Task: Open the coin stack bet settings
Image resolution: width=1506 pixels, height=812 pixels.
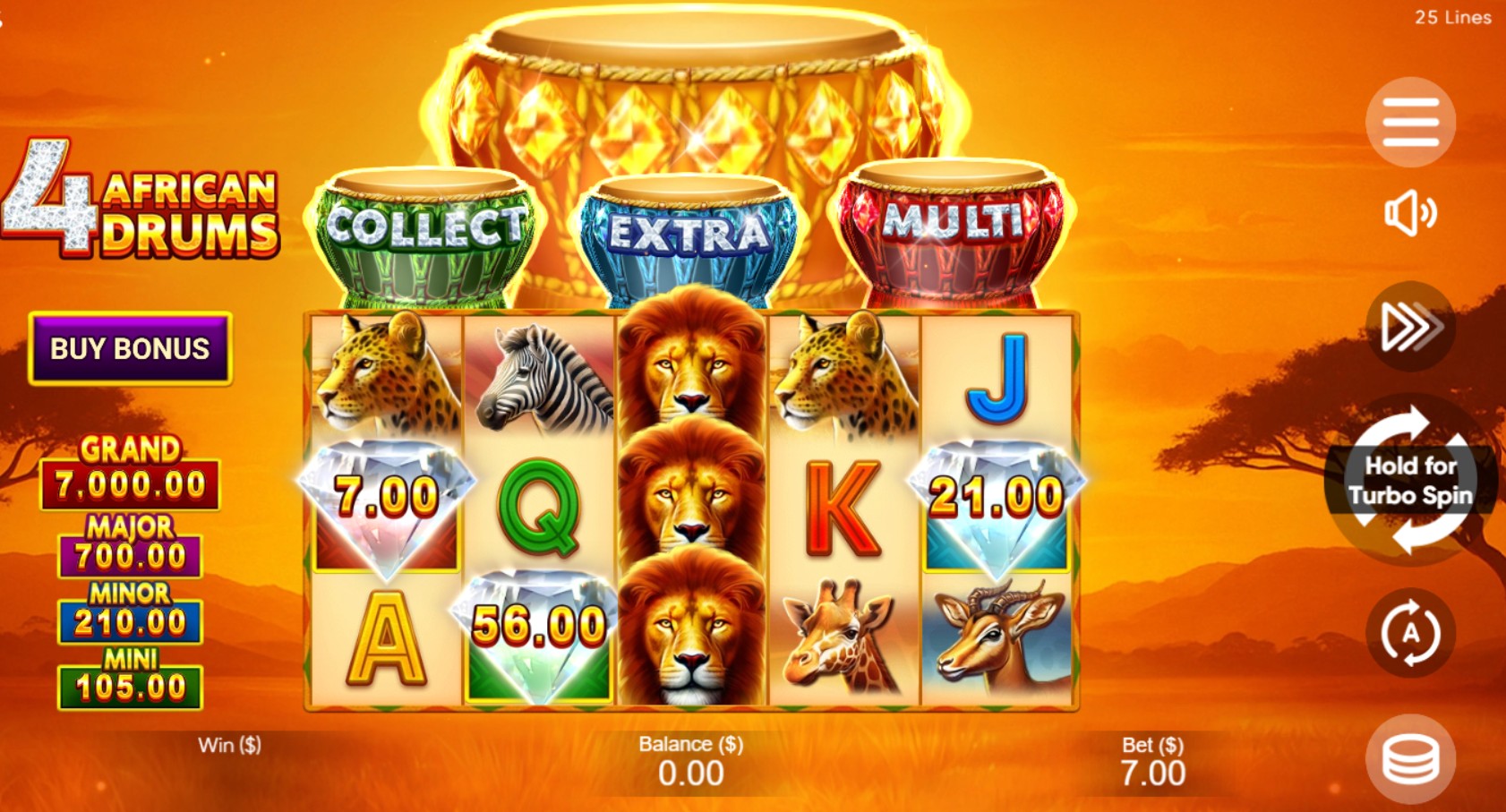Action: coord(1410,759)
